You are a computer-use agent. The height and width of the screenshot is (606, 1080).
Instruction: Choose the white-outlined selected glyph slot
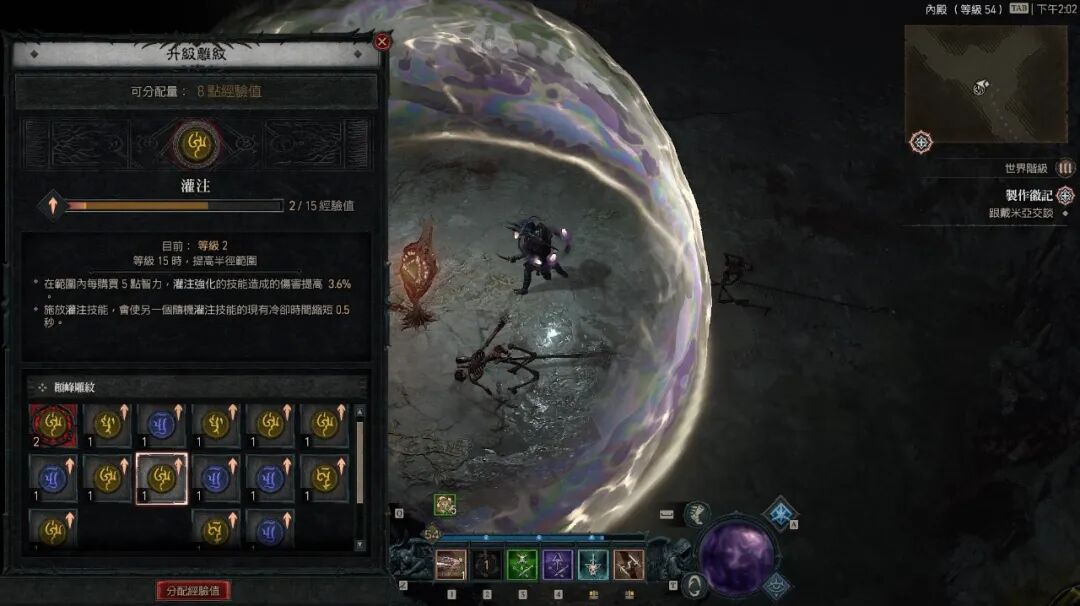tap(161, 478)
